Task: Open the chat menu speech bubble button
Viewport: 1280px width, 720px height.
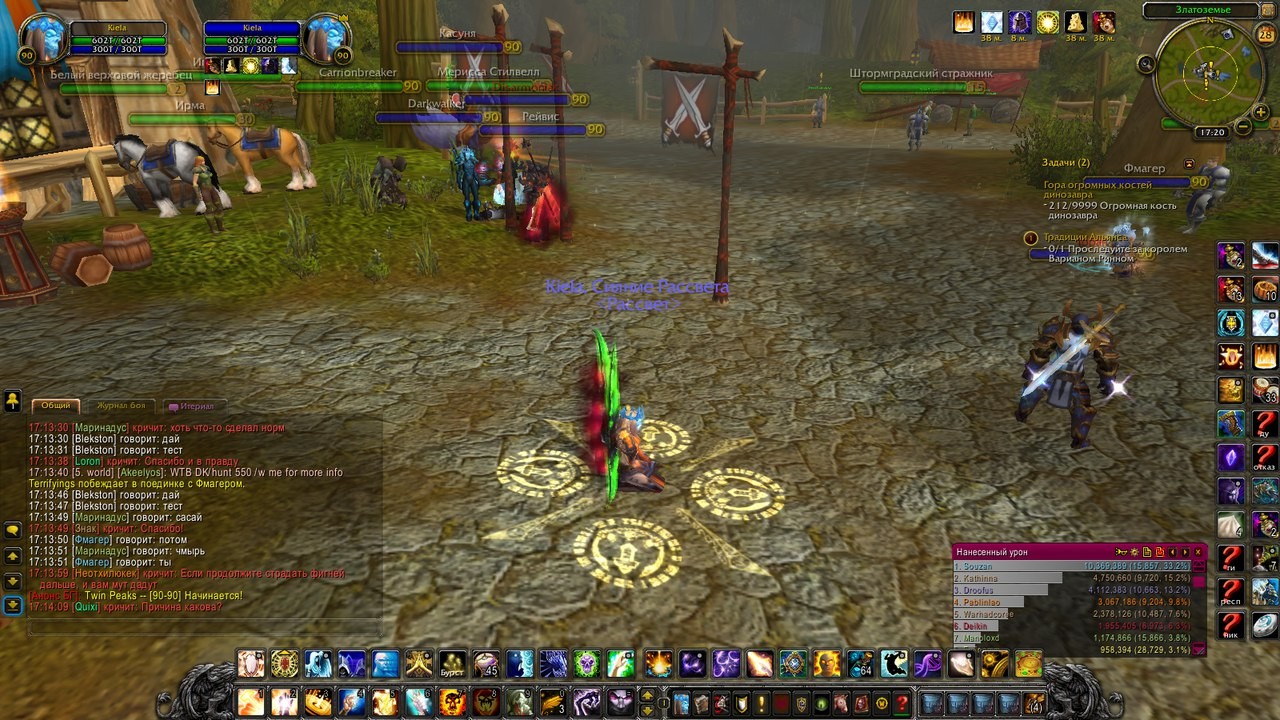Action: [12, 529]
